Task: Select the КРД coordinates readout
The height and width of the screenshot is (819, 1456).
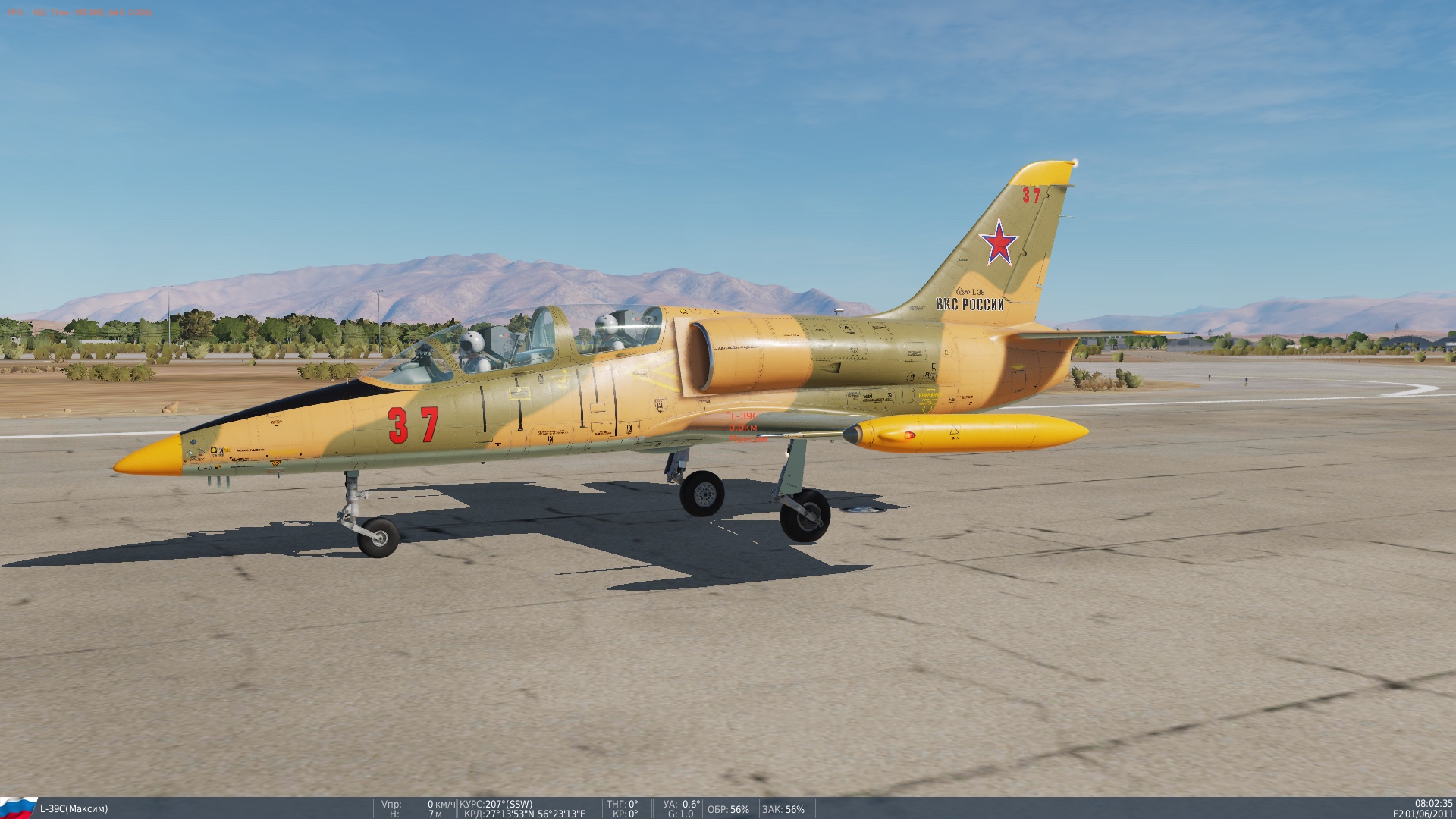Action: 524,814
